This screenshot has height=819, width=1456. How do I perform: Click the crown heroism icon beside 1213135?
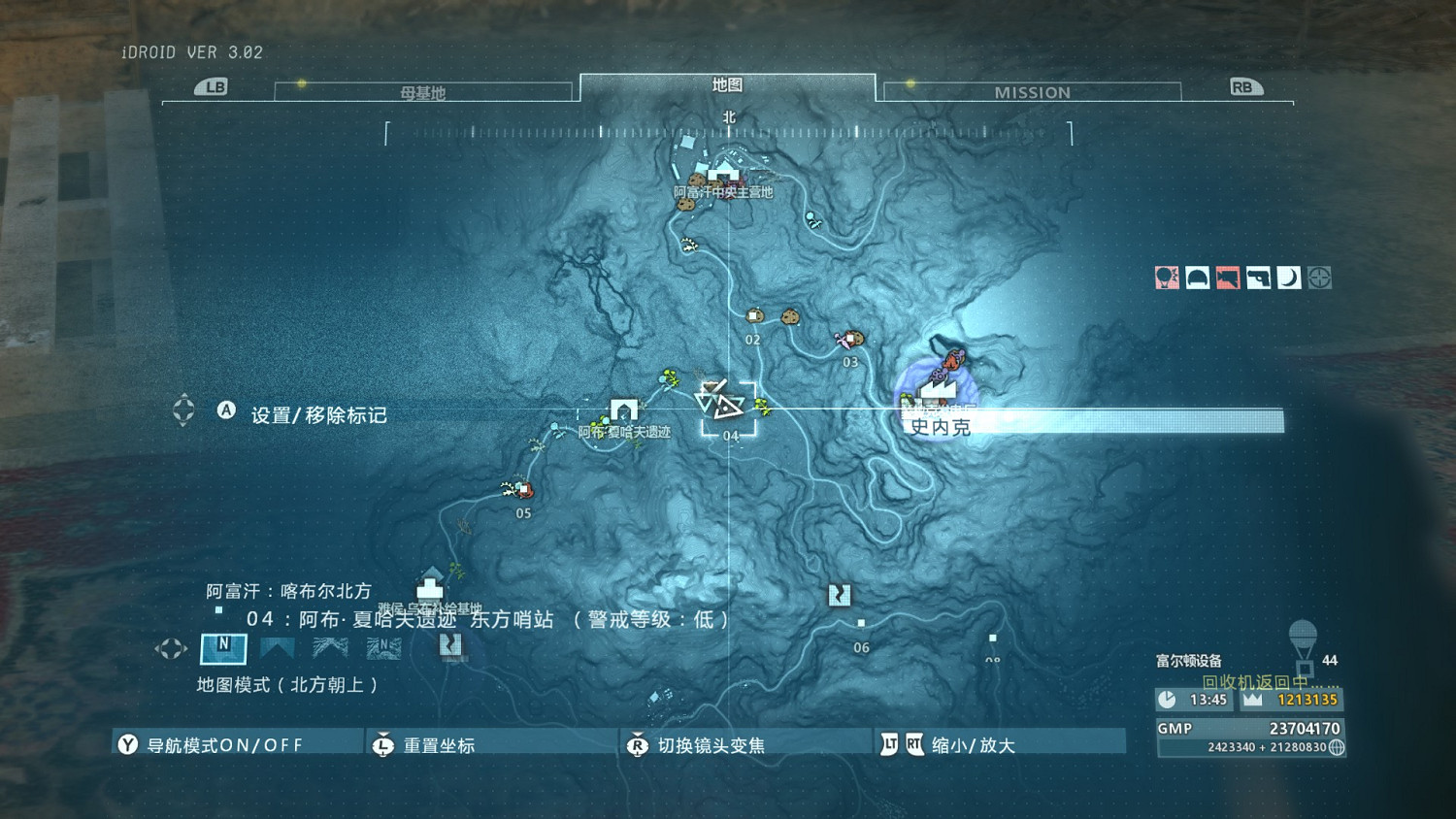pyautogui.click(x=1252, y=699)
